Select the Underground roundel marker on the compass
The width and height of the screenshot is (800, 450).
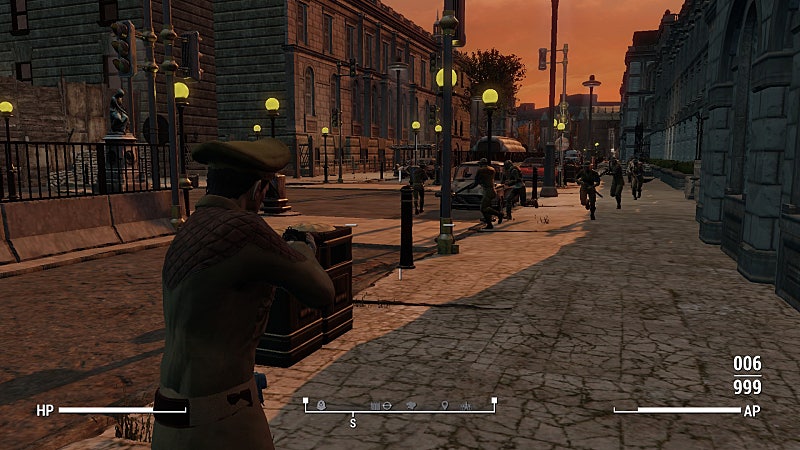pyautogui.click(x=387, y=406)
